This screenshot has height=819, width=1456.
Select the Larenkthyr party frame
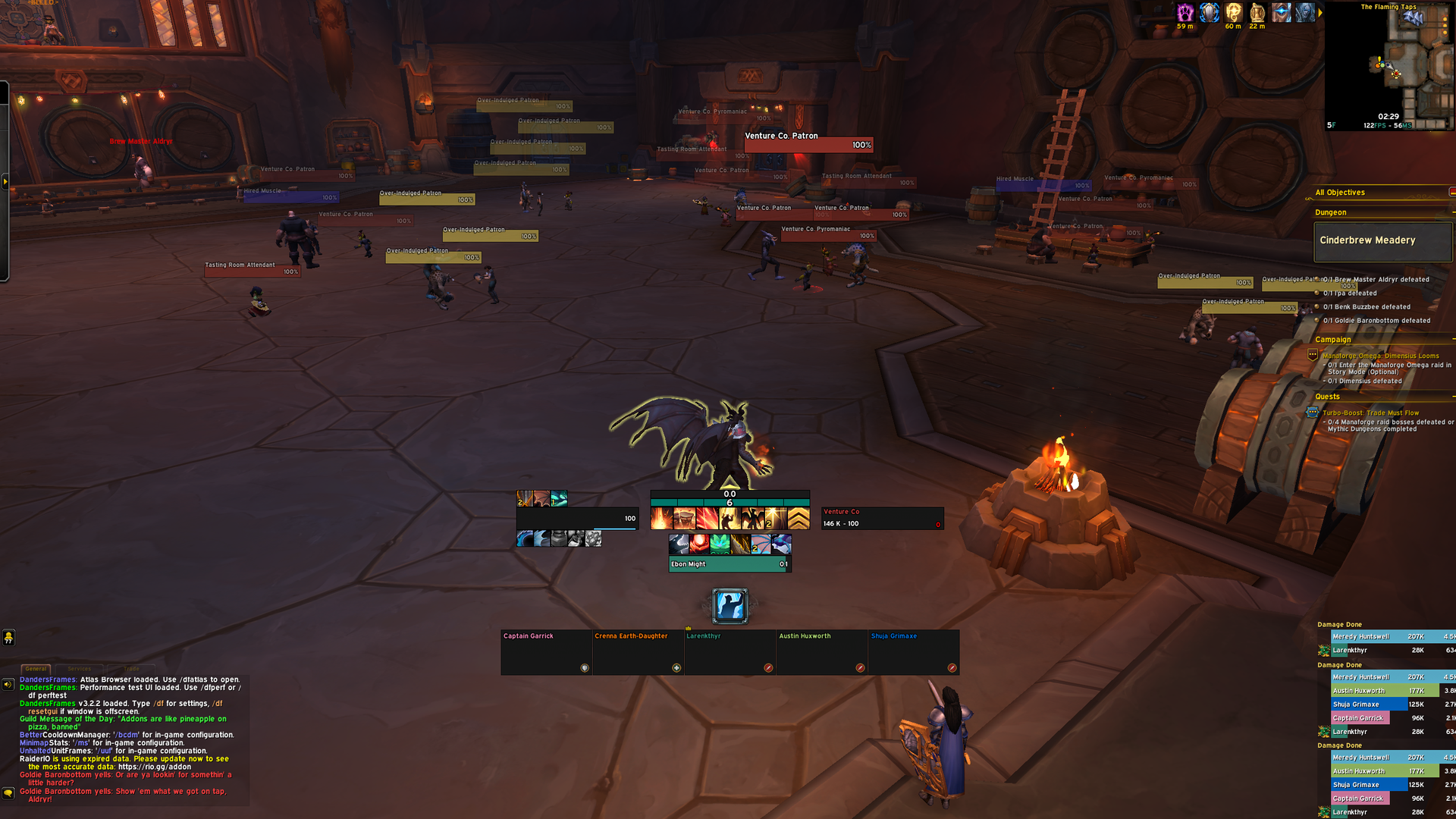tap(730, 651)
